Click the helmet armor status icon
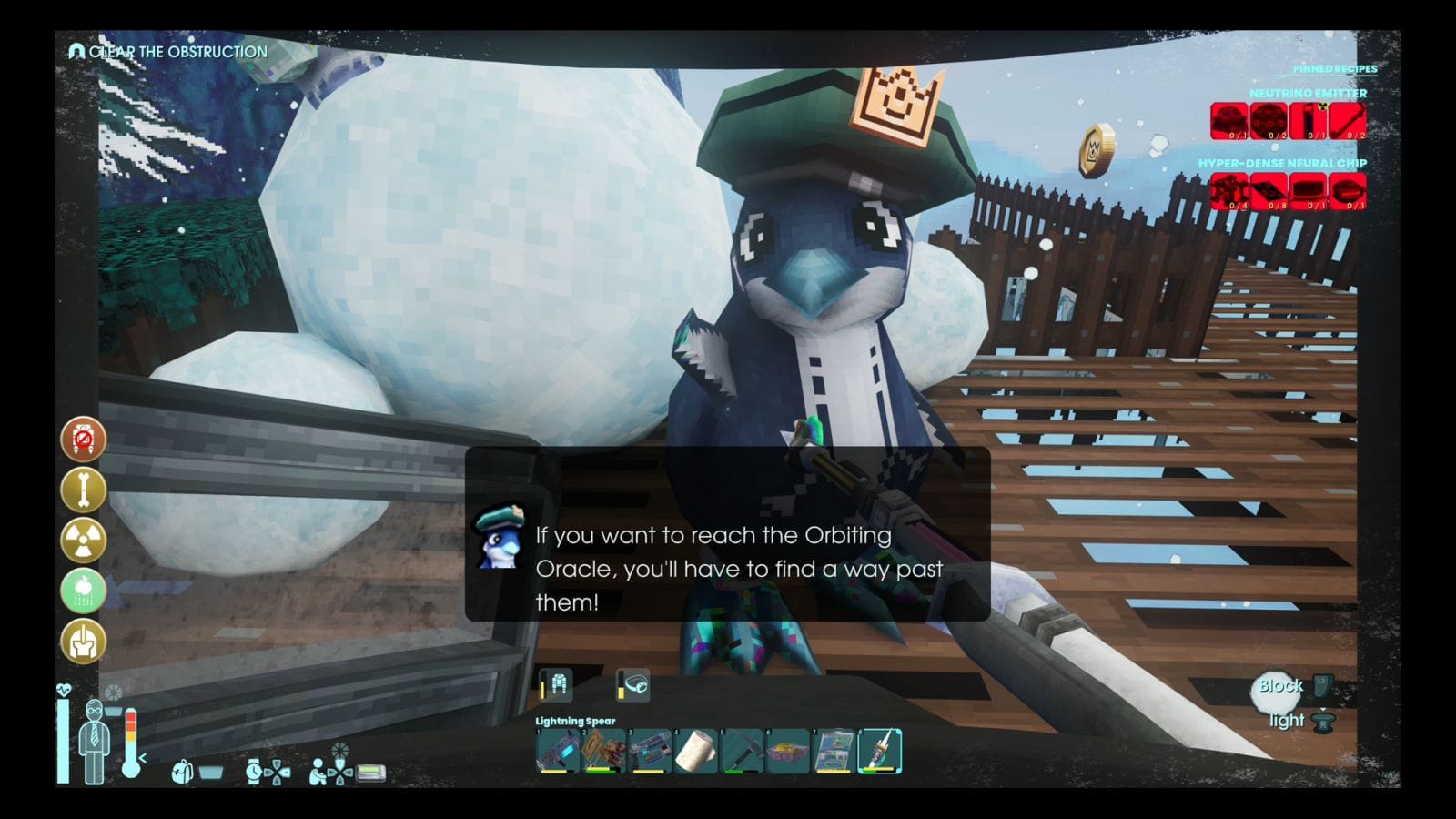Viewport: 1456px width, 819px height. click(83, 641)
